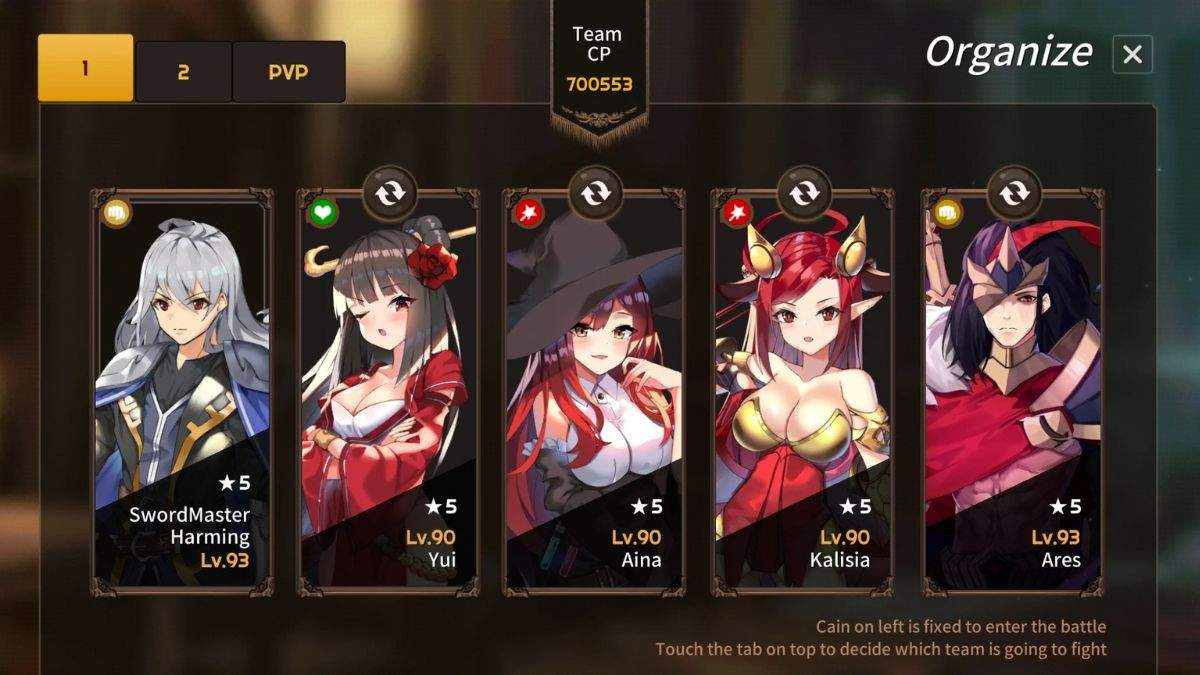Switch to team tab 1
The height and width of the screenshot is (675, 1200).
click(x=85, y=68)
